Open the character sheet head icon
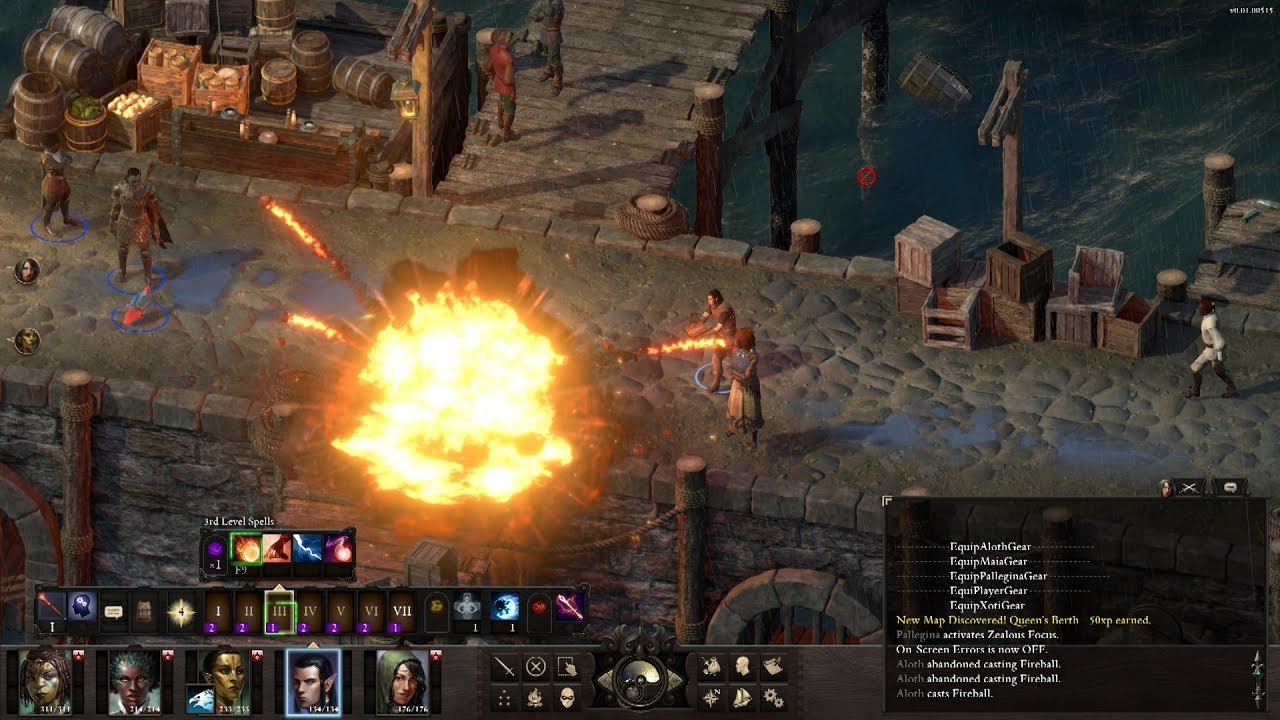1280x720 pixels. click(742, 668)
